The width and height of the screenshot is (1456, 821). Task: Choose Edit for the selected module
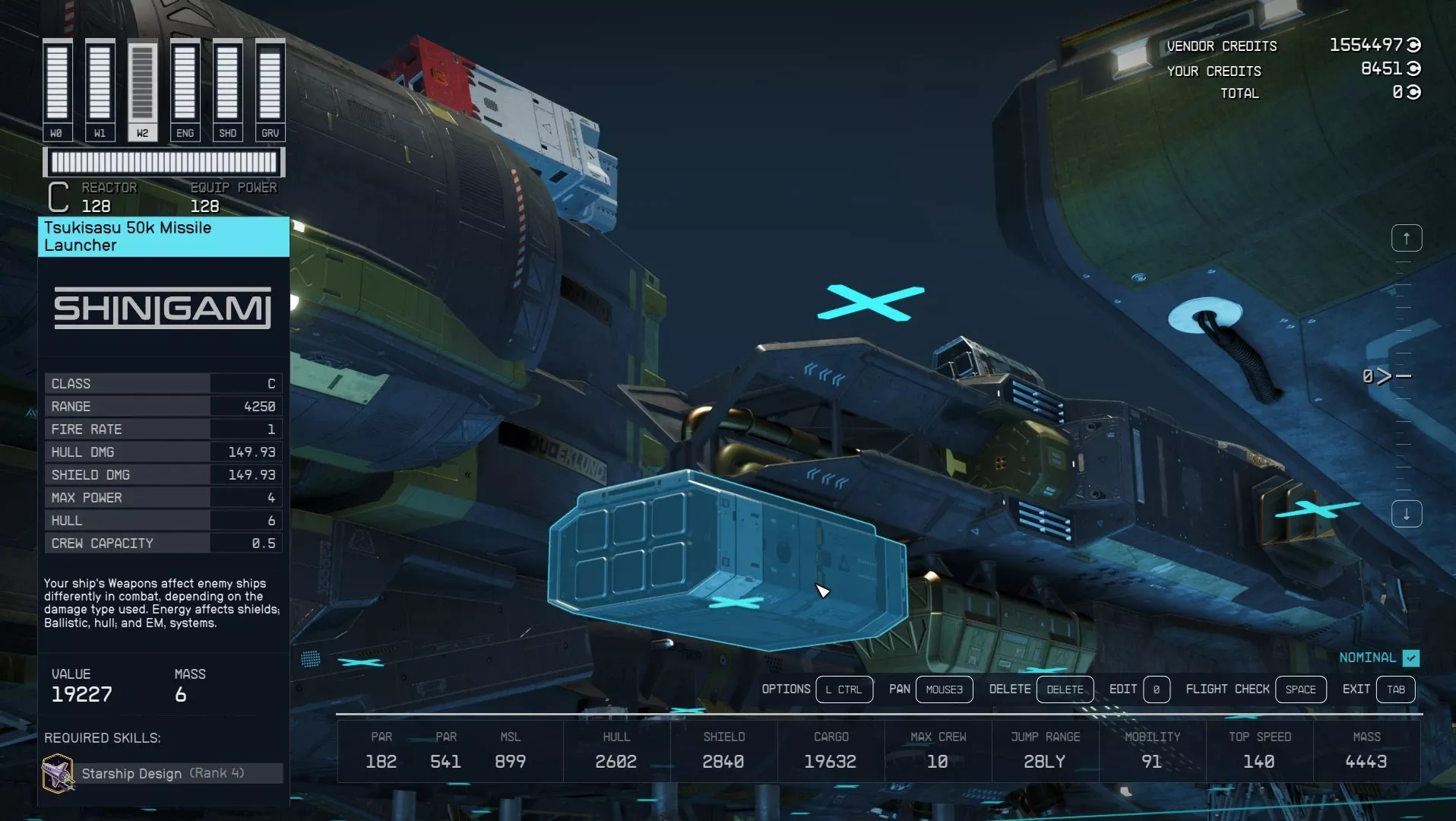point(1156,689)
